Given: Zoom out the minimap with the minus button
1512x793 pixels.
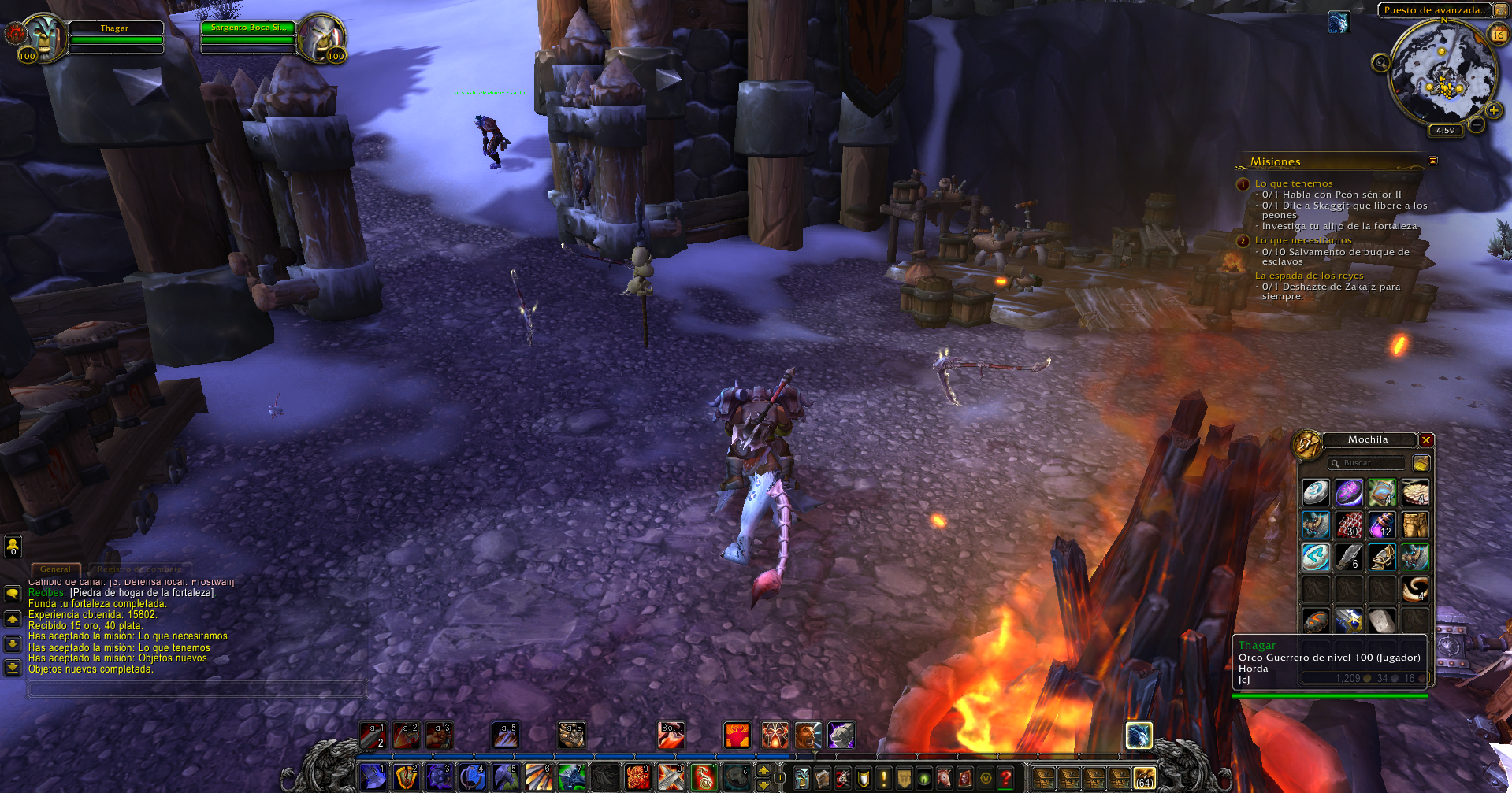Looking at the screenshot, I should (x=1477, y=124).
